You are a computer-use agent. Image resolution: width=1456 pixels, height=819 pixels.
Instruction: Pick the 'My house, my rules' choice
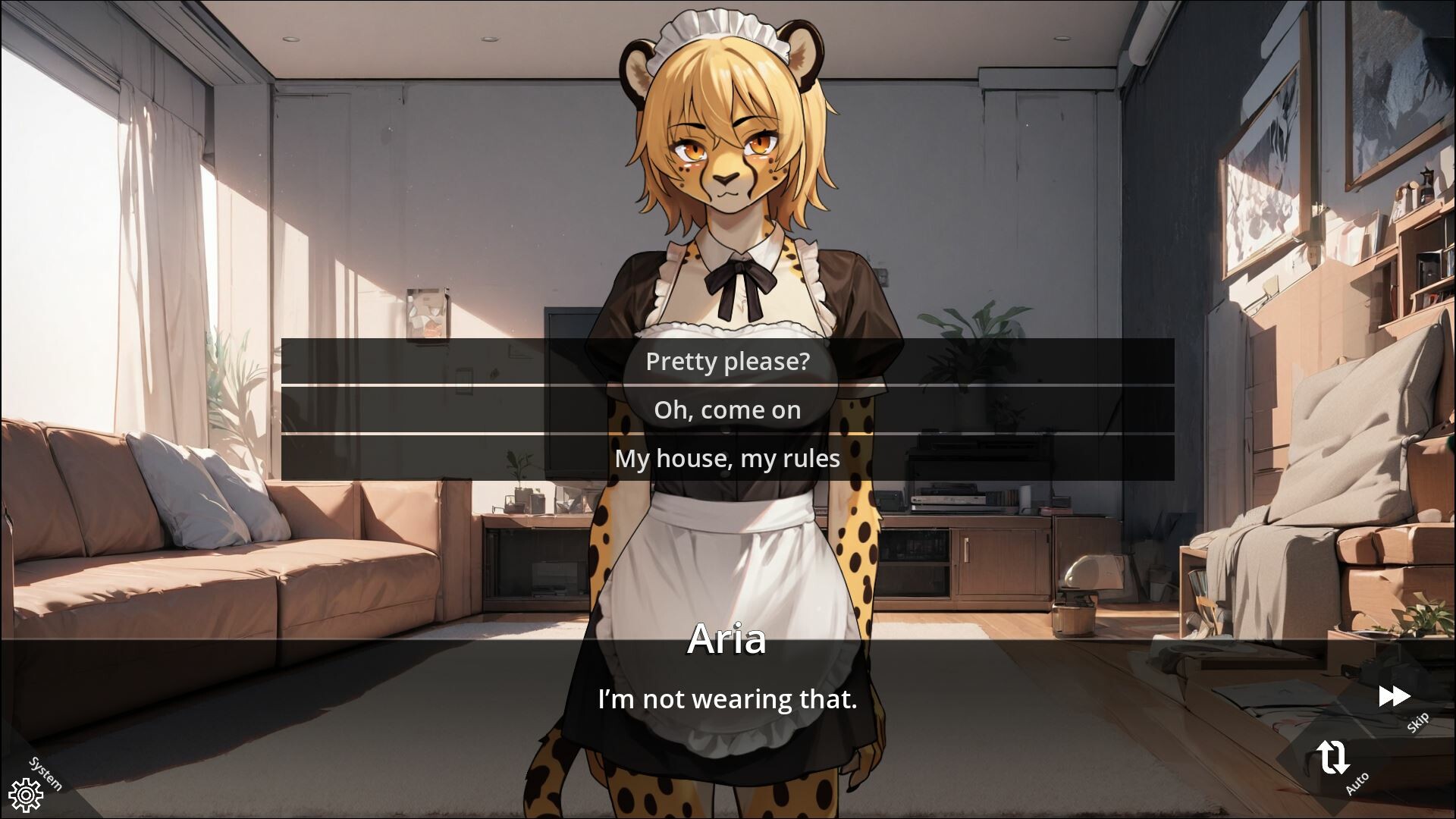726,458
